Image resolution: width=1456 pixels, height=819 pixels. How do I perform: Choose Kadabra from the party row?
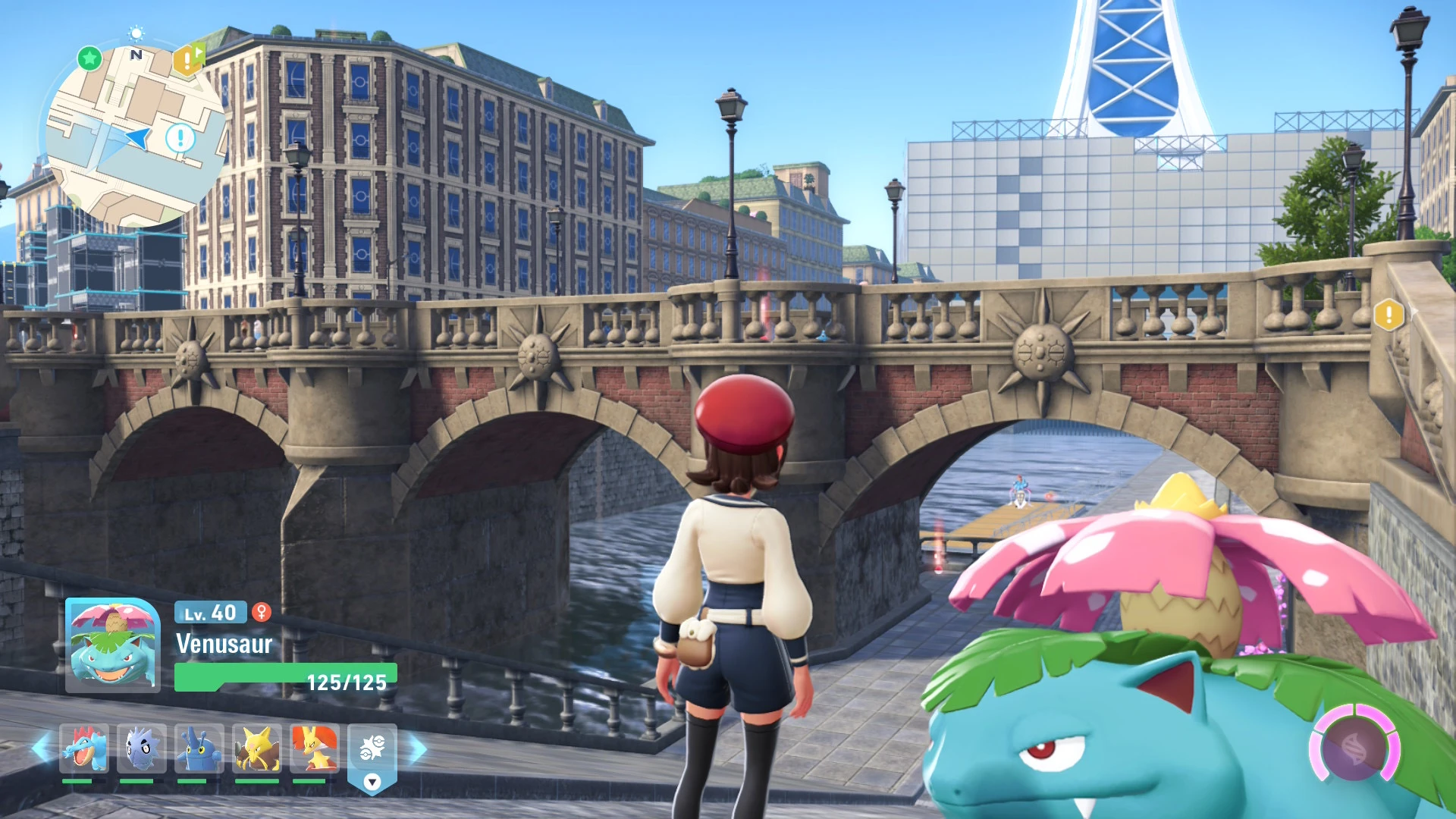coord(256,749)
